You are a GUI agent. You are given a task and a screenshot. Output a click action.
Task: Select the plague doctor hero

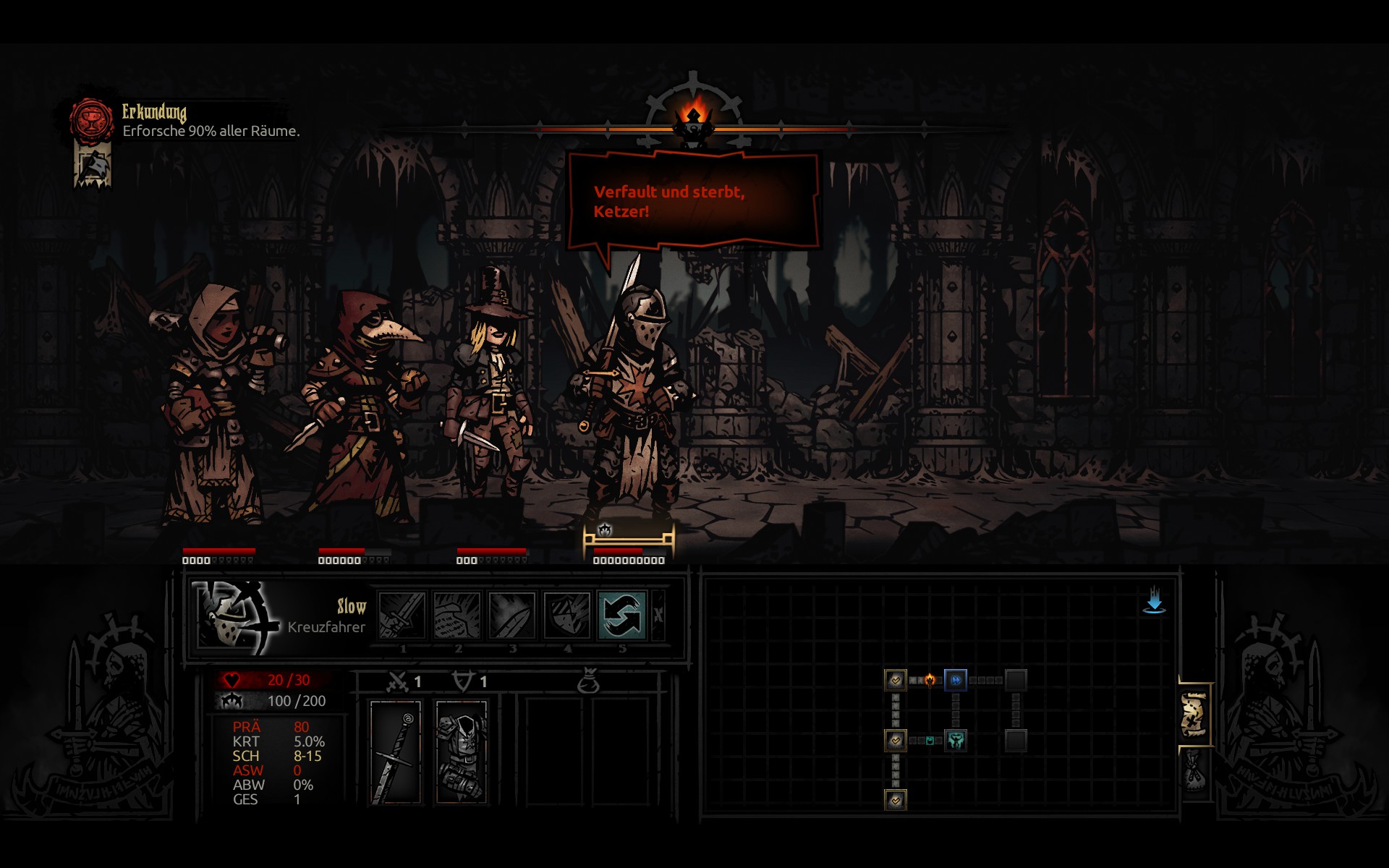(360, 405)
